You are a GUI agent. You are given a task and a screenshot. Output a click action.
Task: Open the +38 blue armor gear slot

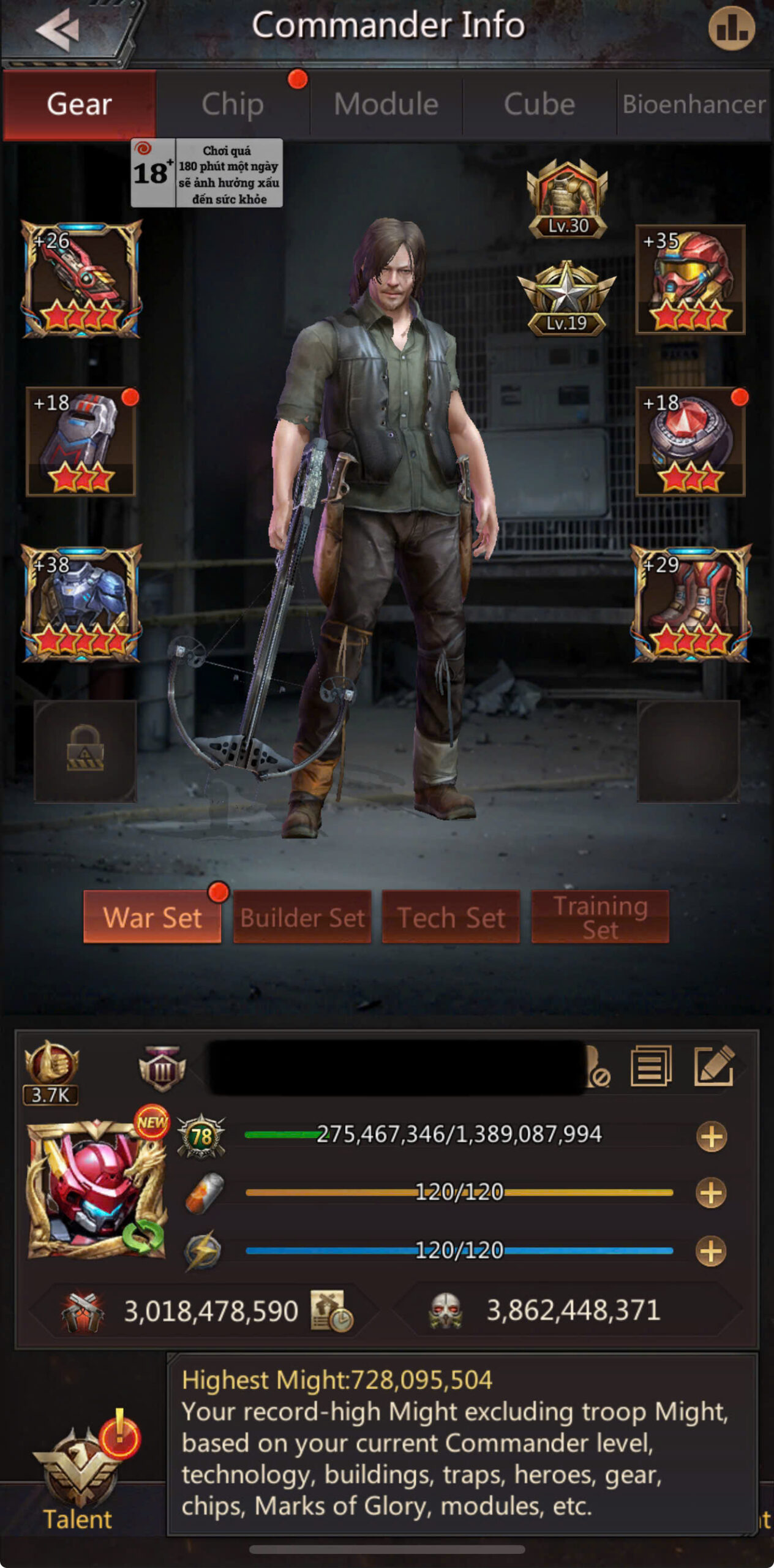point(81,603)
